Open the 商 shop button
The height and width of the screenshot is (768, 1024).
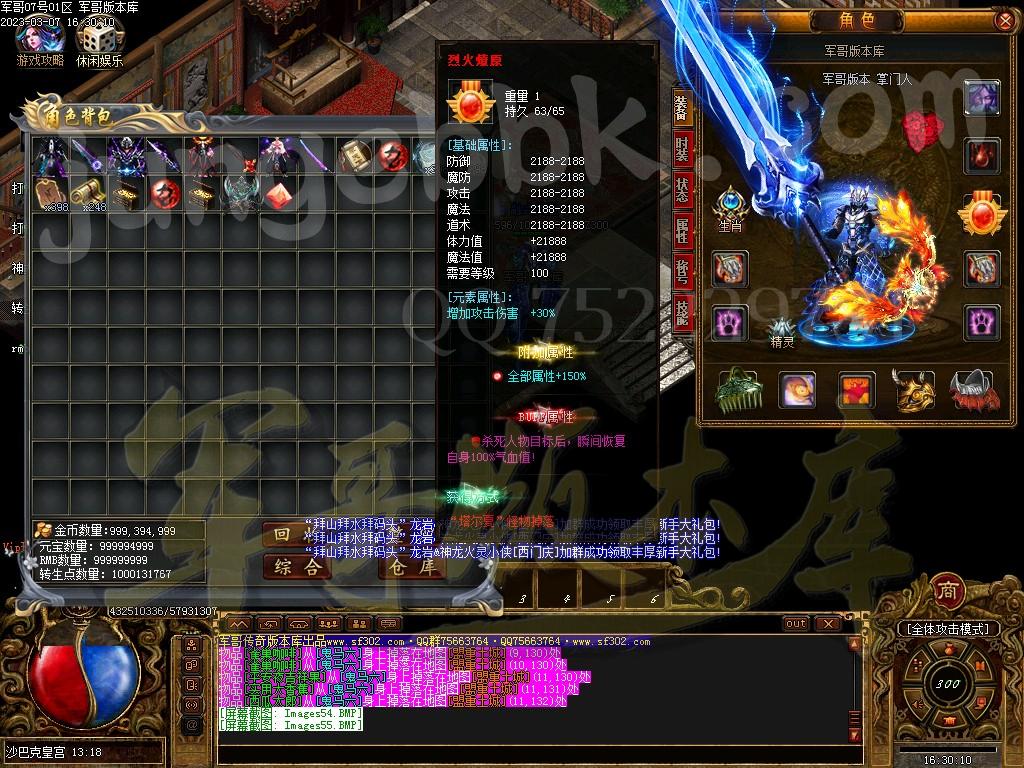(x=946, y=590)
